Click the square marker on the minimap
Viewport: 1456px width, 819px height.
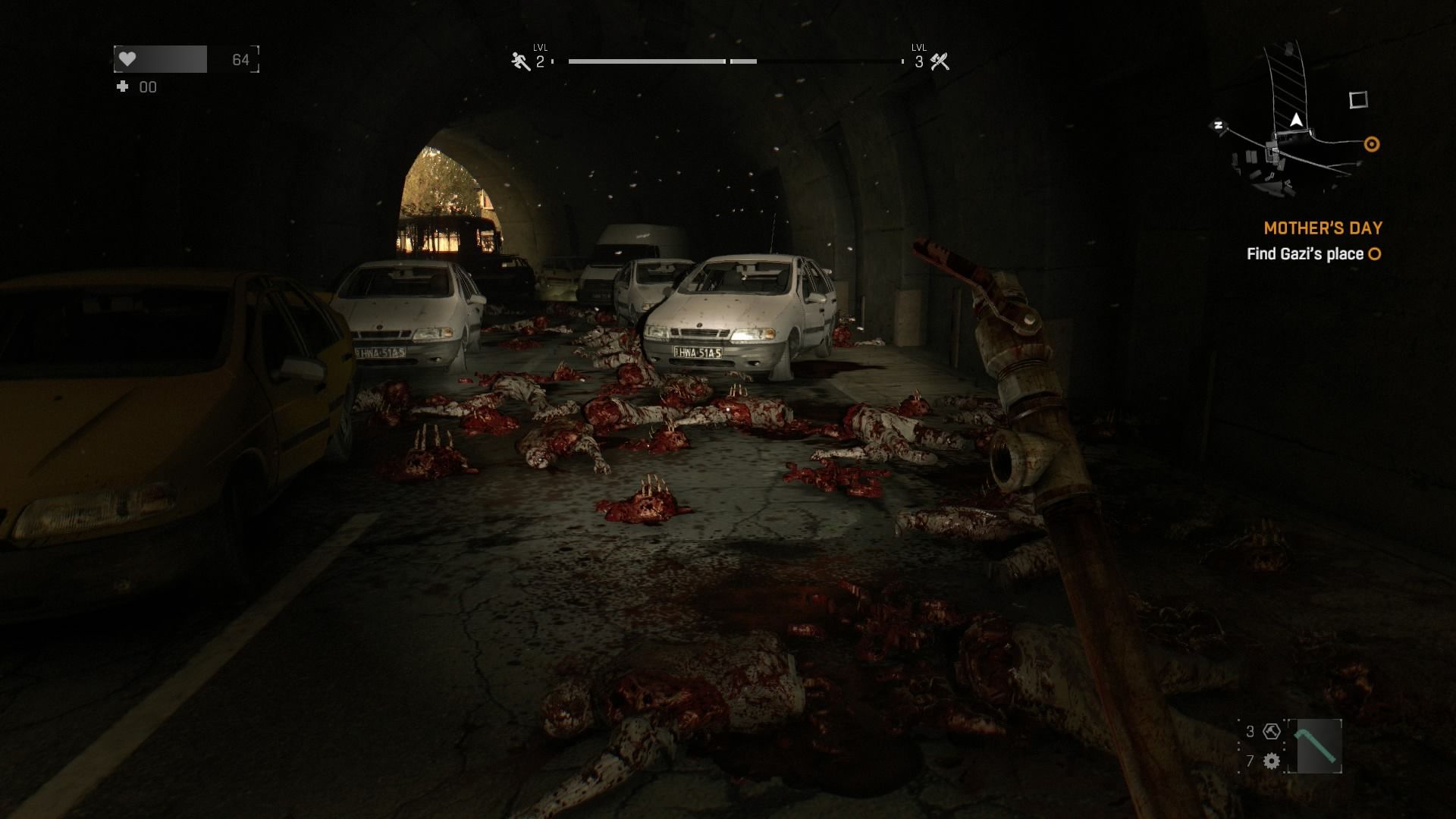(1357, 99)
